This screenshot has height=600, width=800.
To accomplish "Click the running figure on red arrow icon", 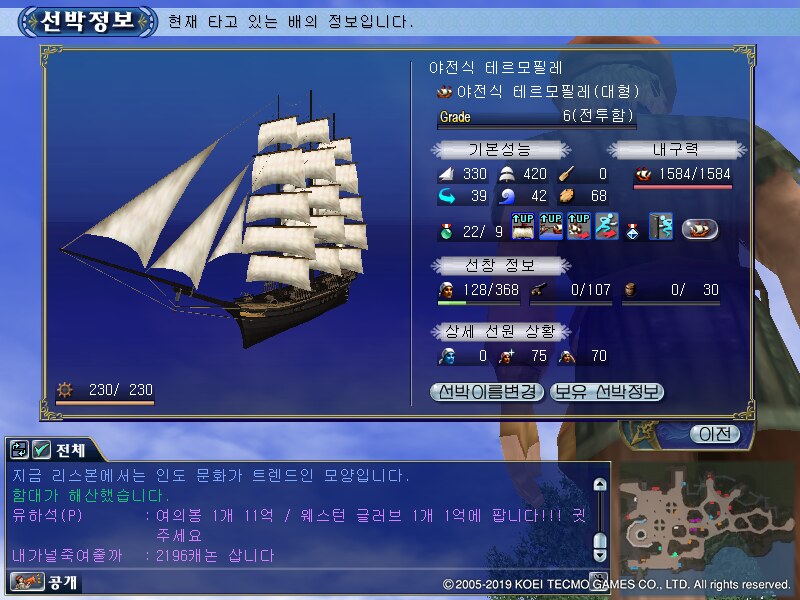I will [606, 228].
